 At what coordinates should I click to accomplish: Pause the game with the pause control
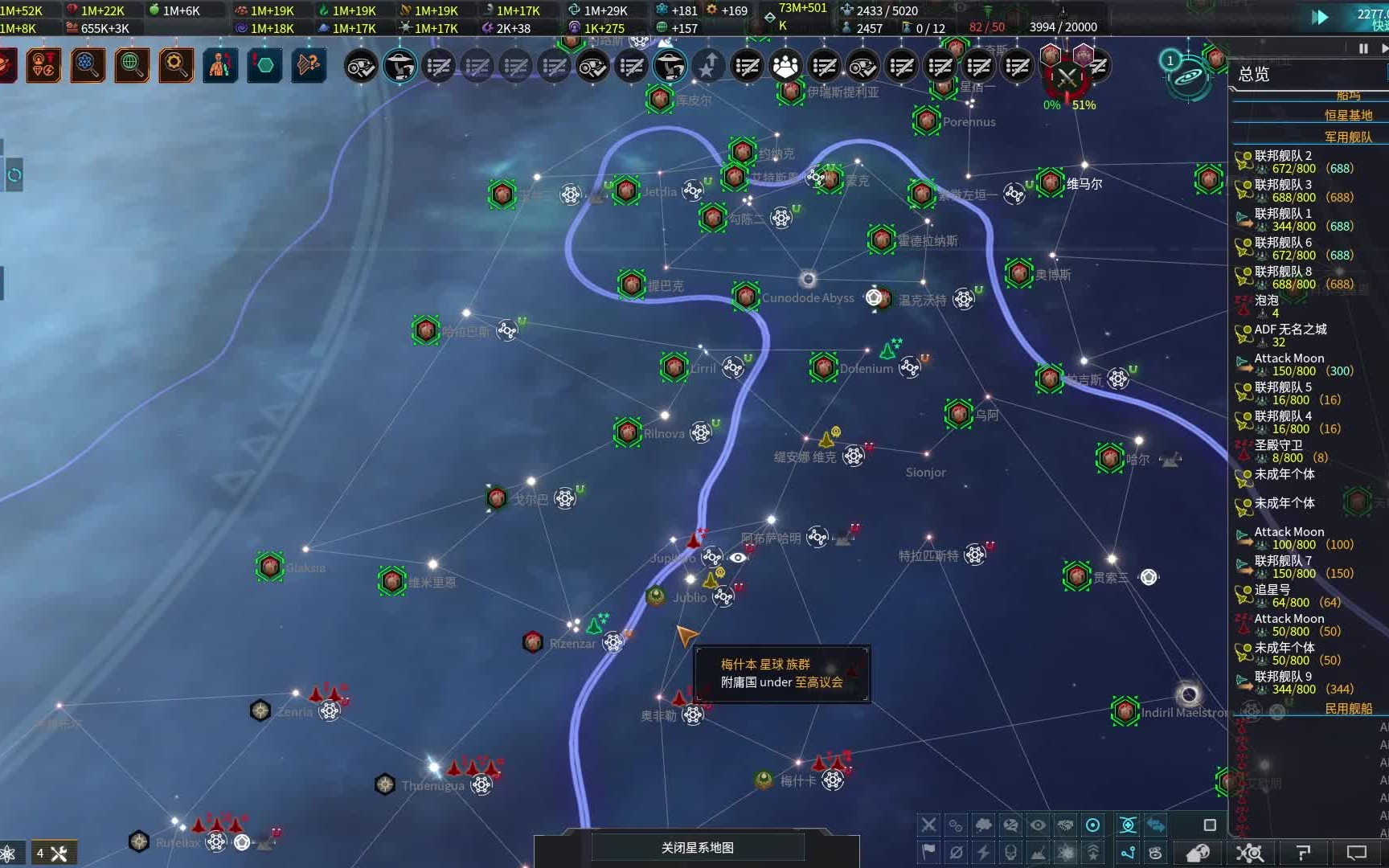coord(1362,47)
